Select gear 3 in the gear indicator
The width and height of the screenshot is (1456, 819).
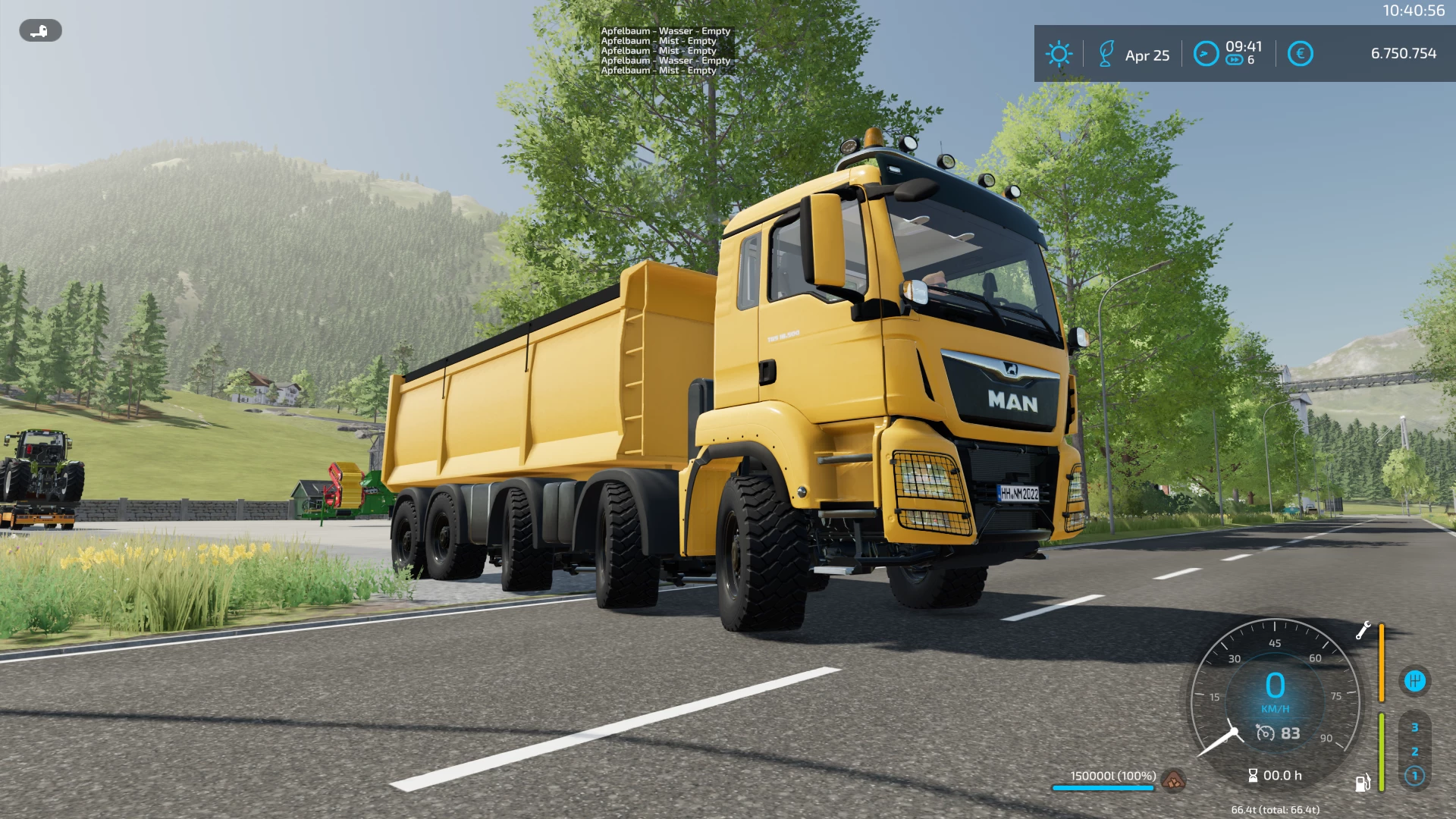click(1414, 728)
